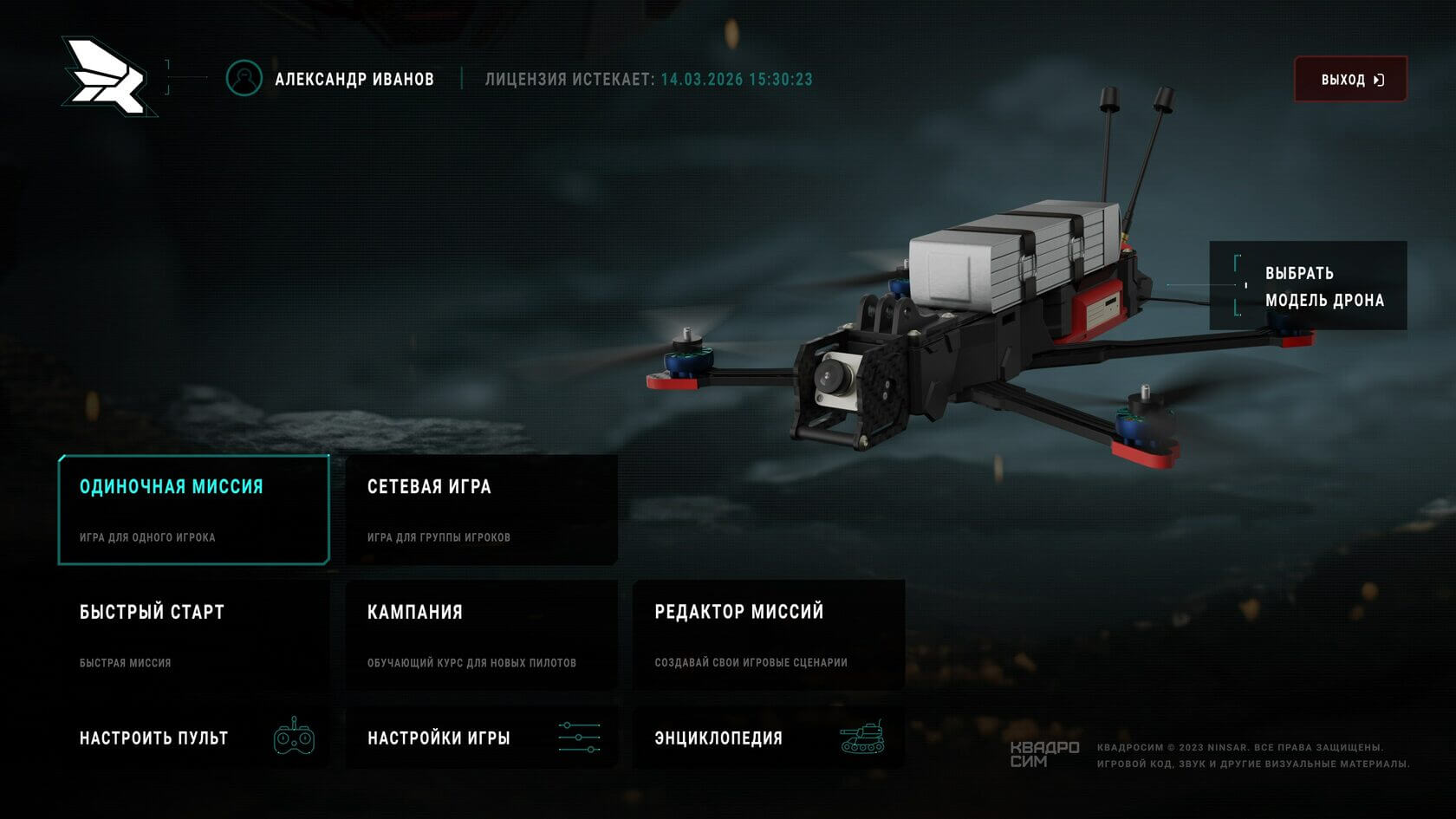Click the user profile avatar icon
This screenshot has height=819, width=1456.
click(x=244, y=79)
